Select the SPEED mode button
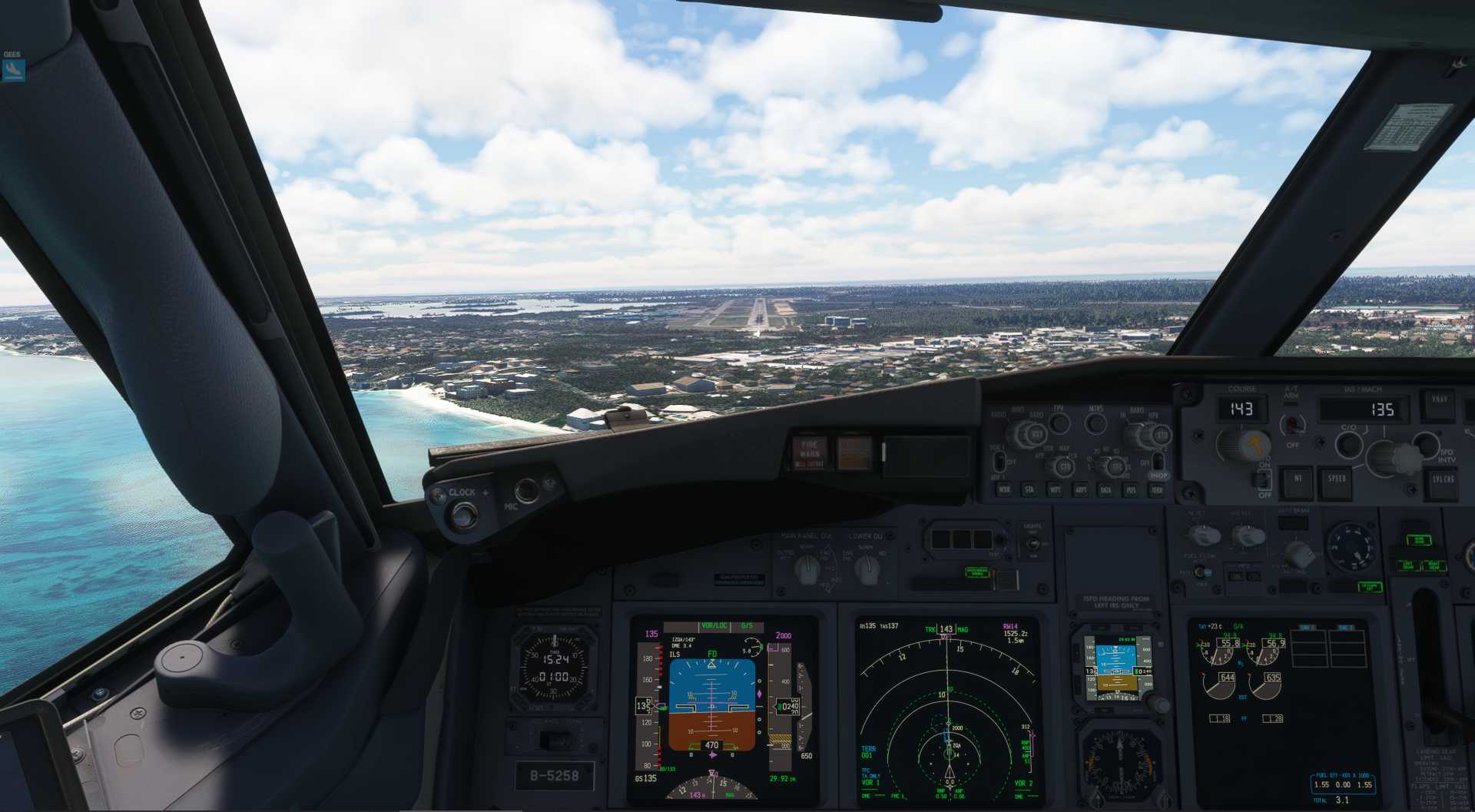This screenshot has height=812, width=1475. coord(1337,479)
